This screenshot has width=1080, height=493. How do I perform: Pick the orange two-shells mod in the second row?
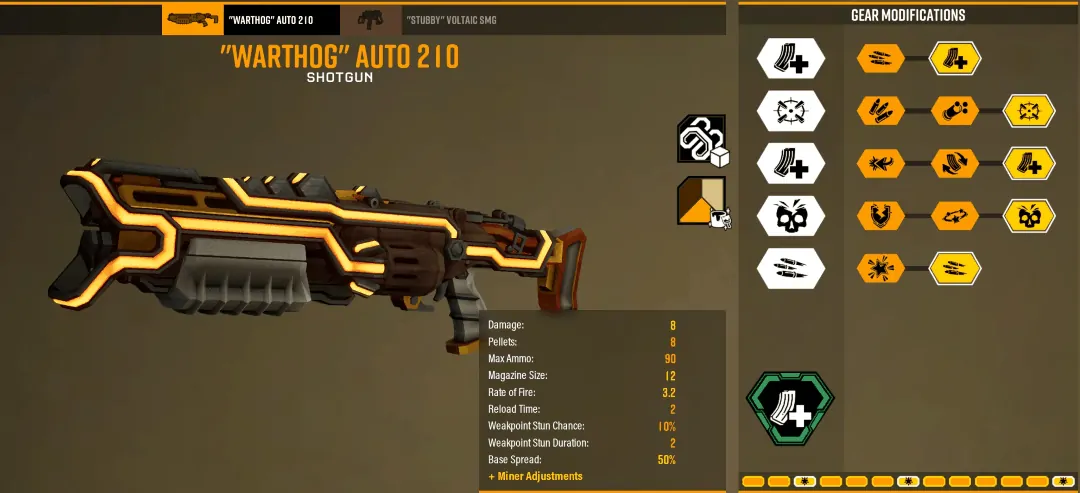coord(881,110)
